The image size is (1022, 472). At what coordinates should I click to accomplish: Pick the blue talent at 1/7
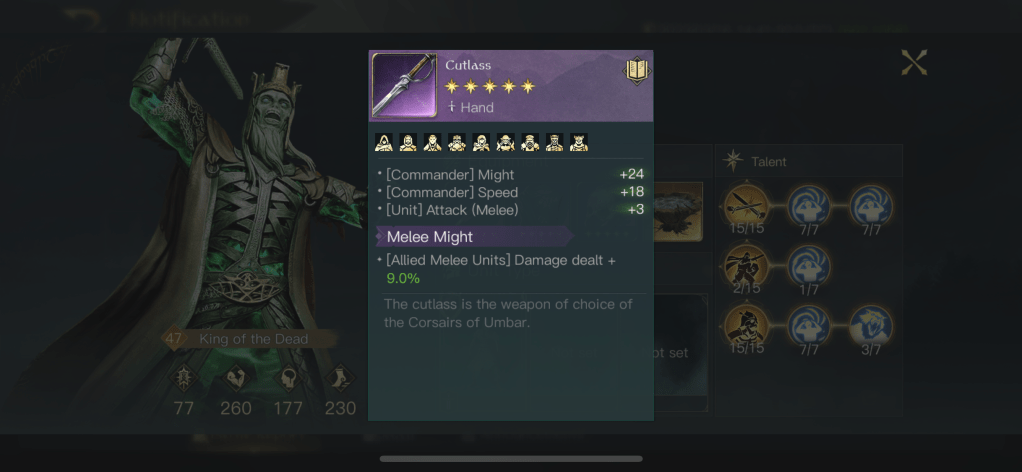click(809, 266)
